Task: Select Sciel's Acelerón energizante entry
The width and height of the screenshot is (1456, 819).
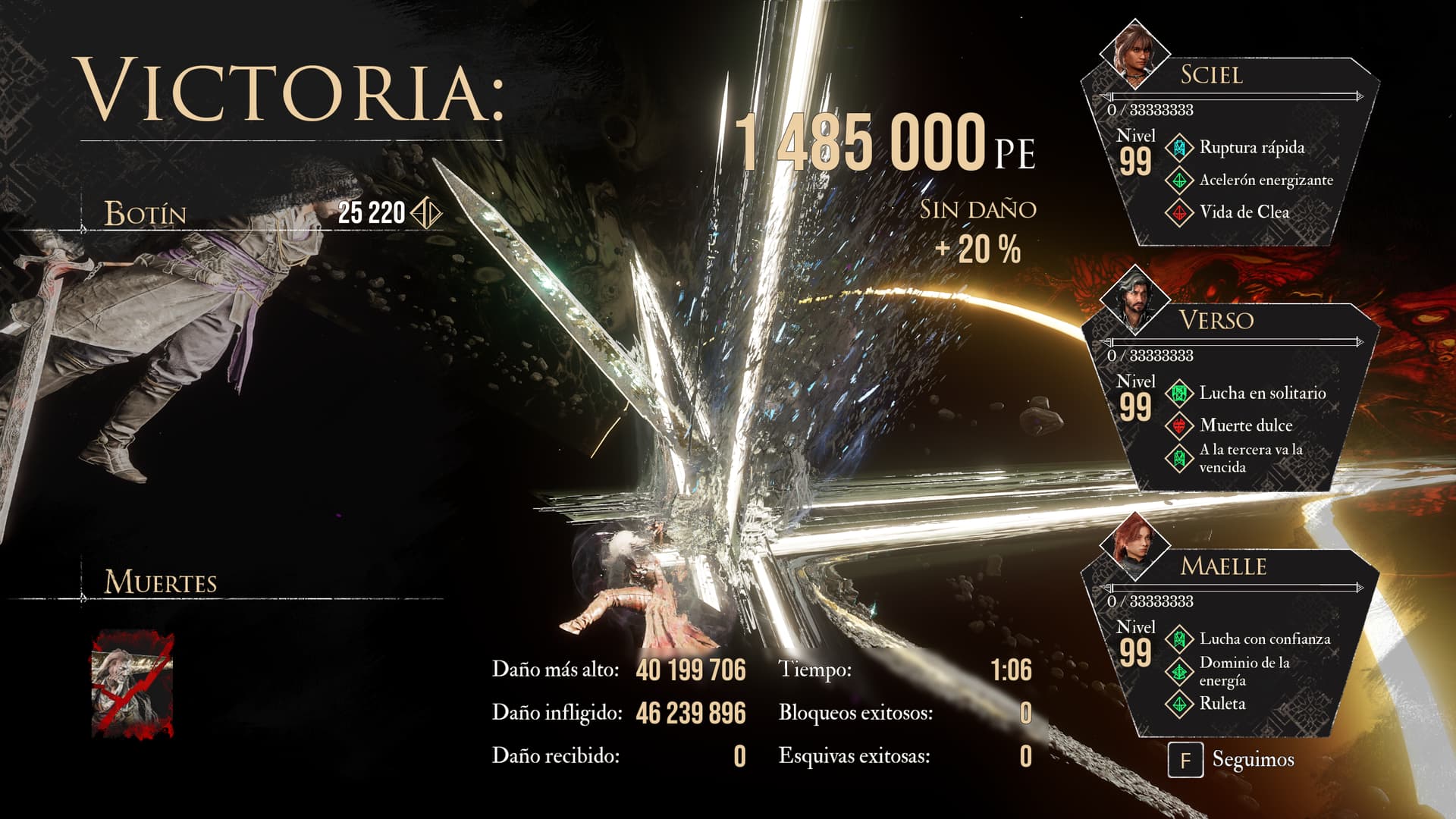Action: click(x=1265, y=180)
